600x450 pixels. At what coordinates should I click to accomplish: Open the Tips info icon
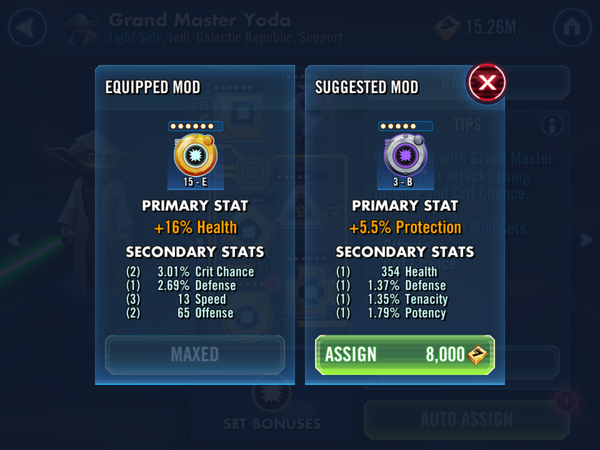click(551, 125)
